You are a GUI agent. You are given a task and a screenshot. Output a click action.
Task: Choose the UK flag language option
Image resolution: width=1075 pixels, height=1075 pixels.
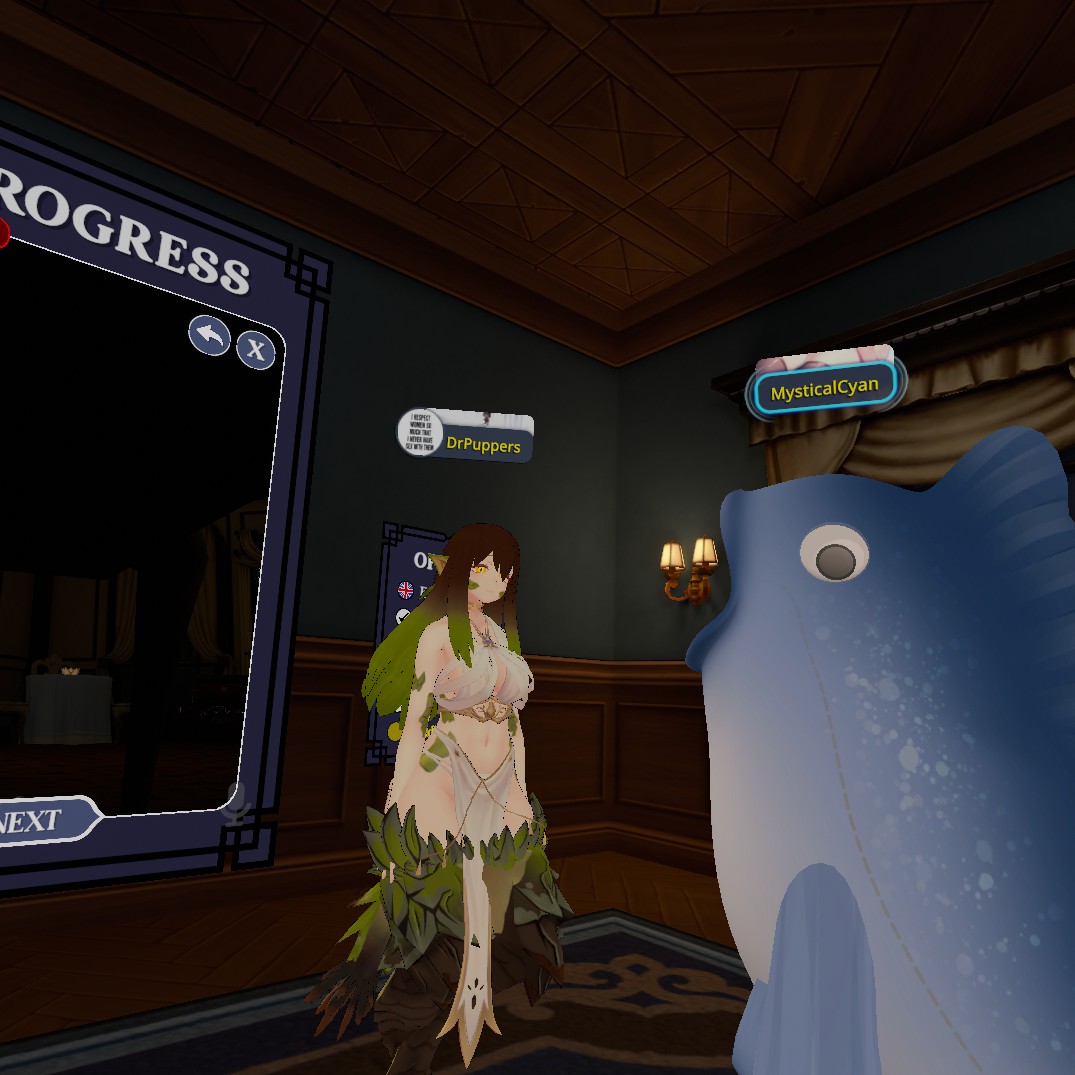click(x=406, y=590)
